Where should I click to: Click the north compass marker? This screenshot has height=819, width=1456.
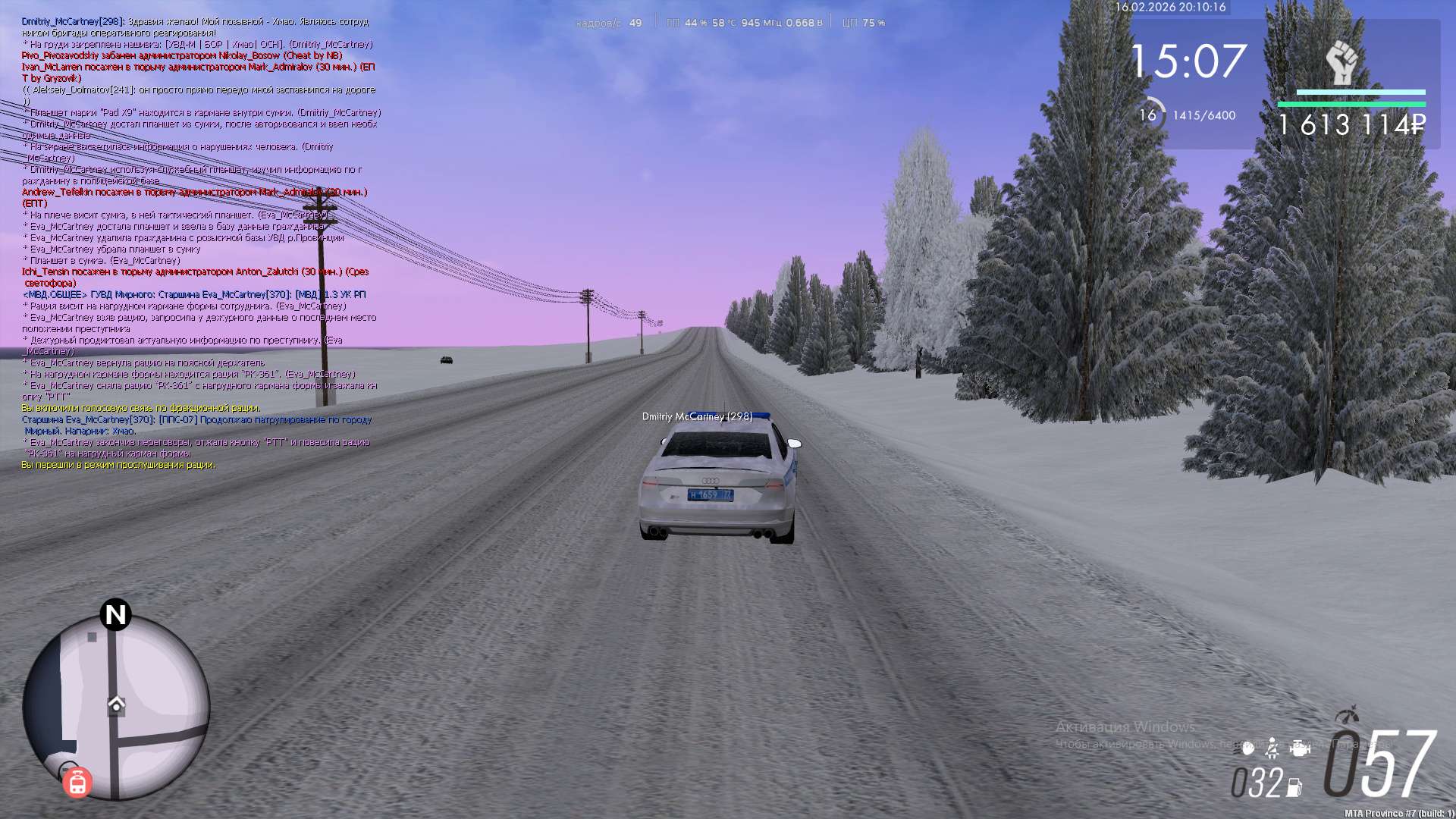(x=115, y=614)
